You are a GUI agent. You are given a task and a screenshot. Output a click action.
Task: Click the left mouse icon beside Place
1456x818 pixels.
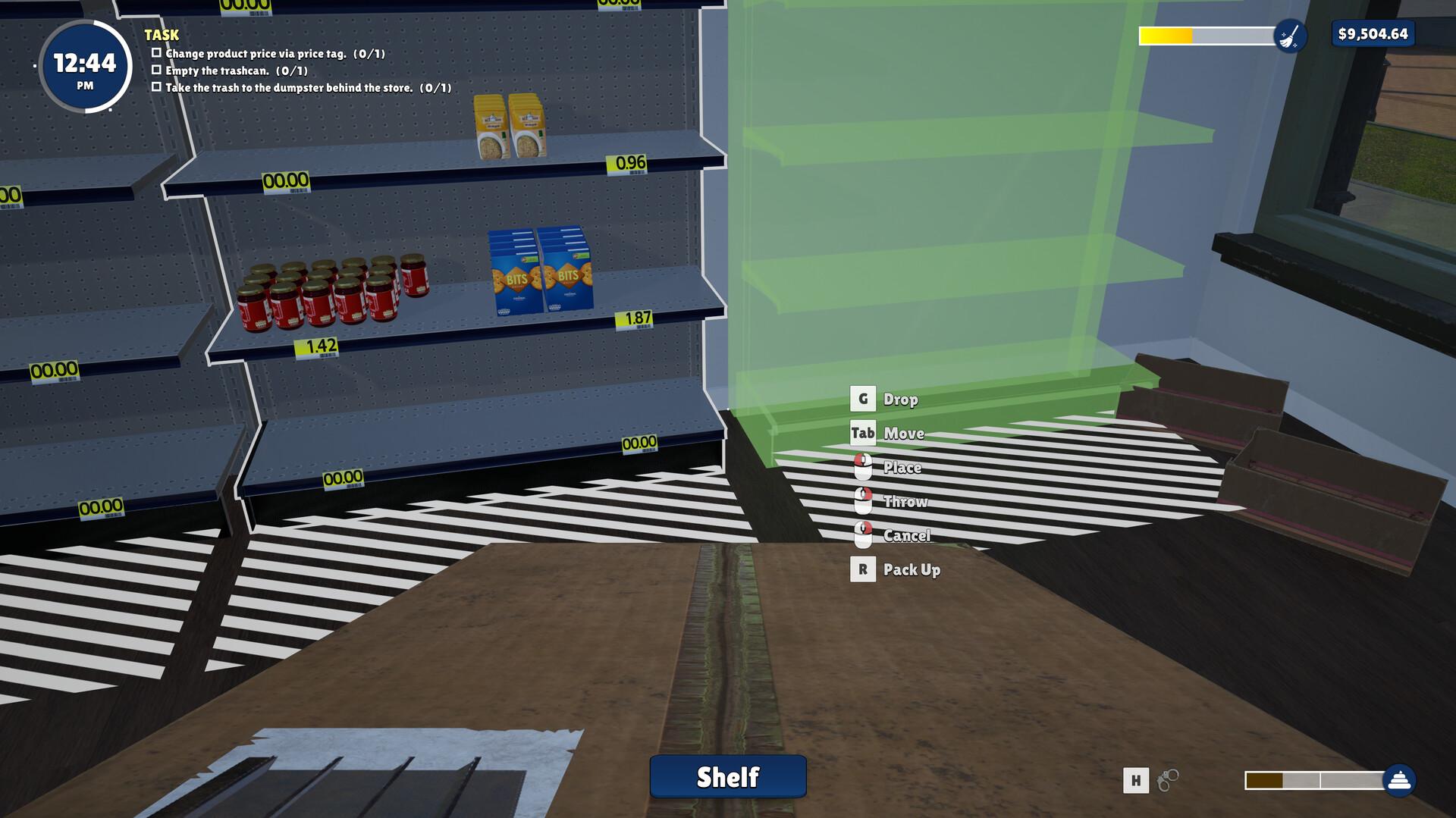coord(862,467)
